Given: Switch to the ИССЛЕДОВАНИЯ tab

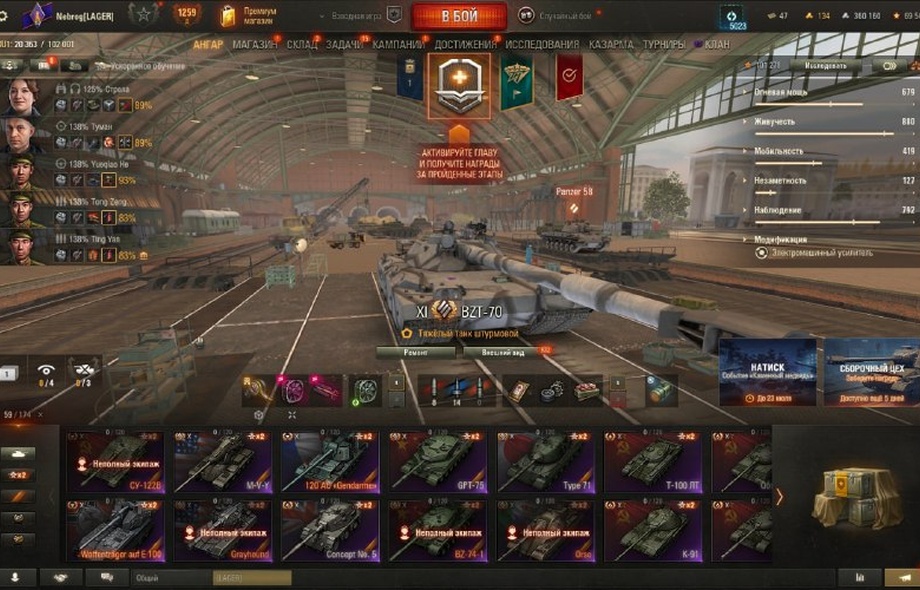Looking at the screenshot, I should click(x=542, y=45).
